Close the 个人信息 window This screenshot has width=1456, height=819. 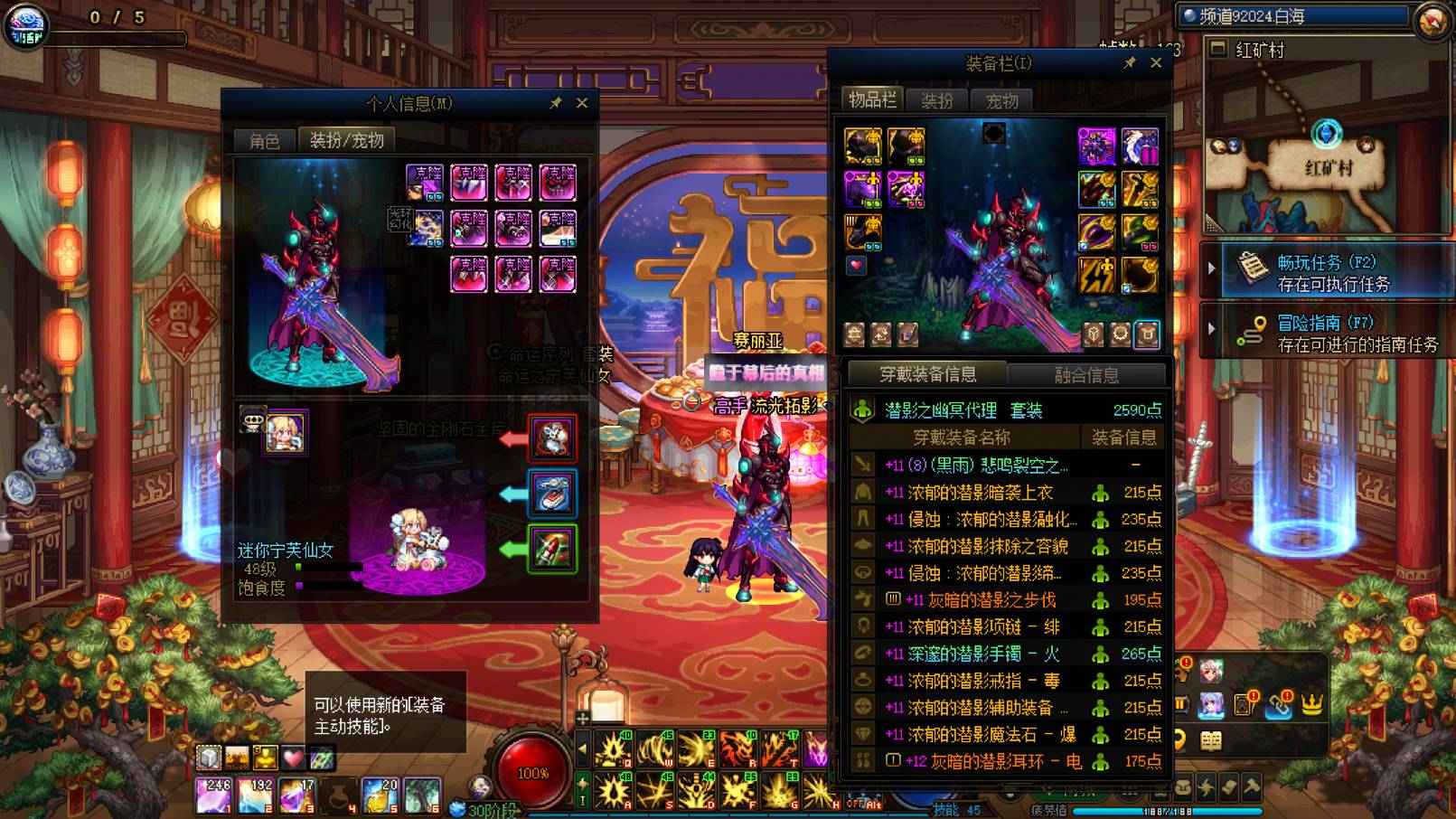pyautogui.click(x=582, y=103)
